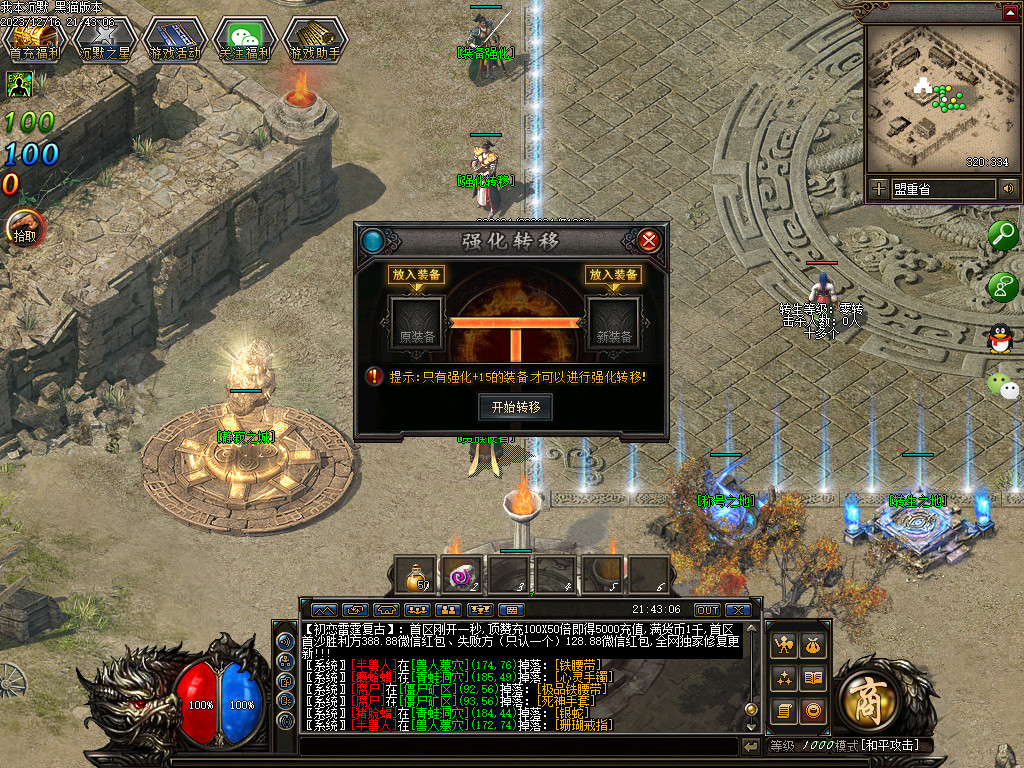The height and width of the screenshot is (768, 1024).
Task: Open the 关注福利 WeChat reward menu
Action: tap(244, 40)
